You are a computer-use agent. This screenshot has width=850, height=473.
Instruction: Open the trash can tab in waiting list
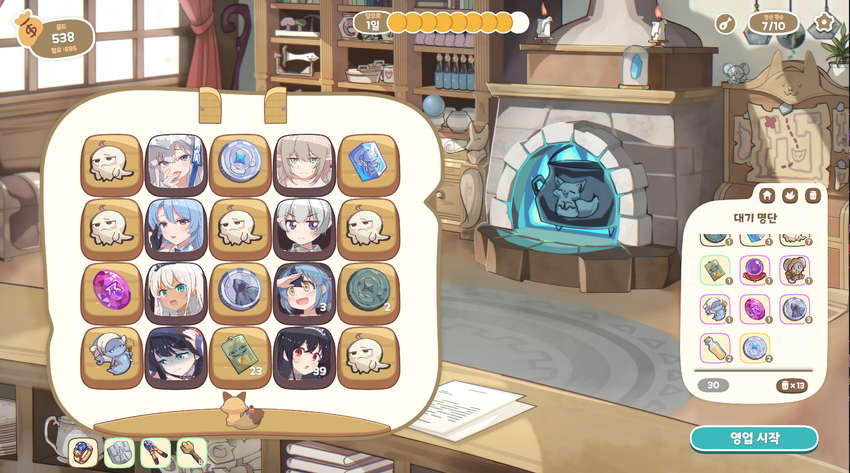(x=813, y=195)
